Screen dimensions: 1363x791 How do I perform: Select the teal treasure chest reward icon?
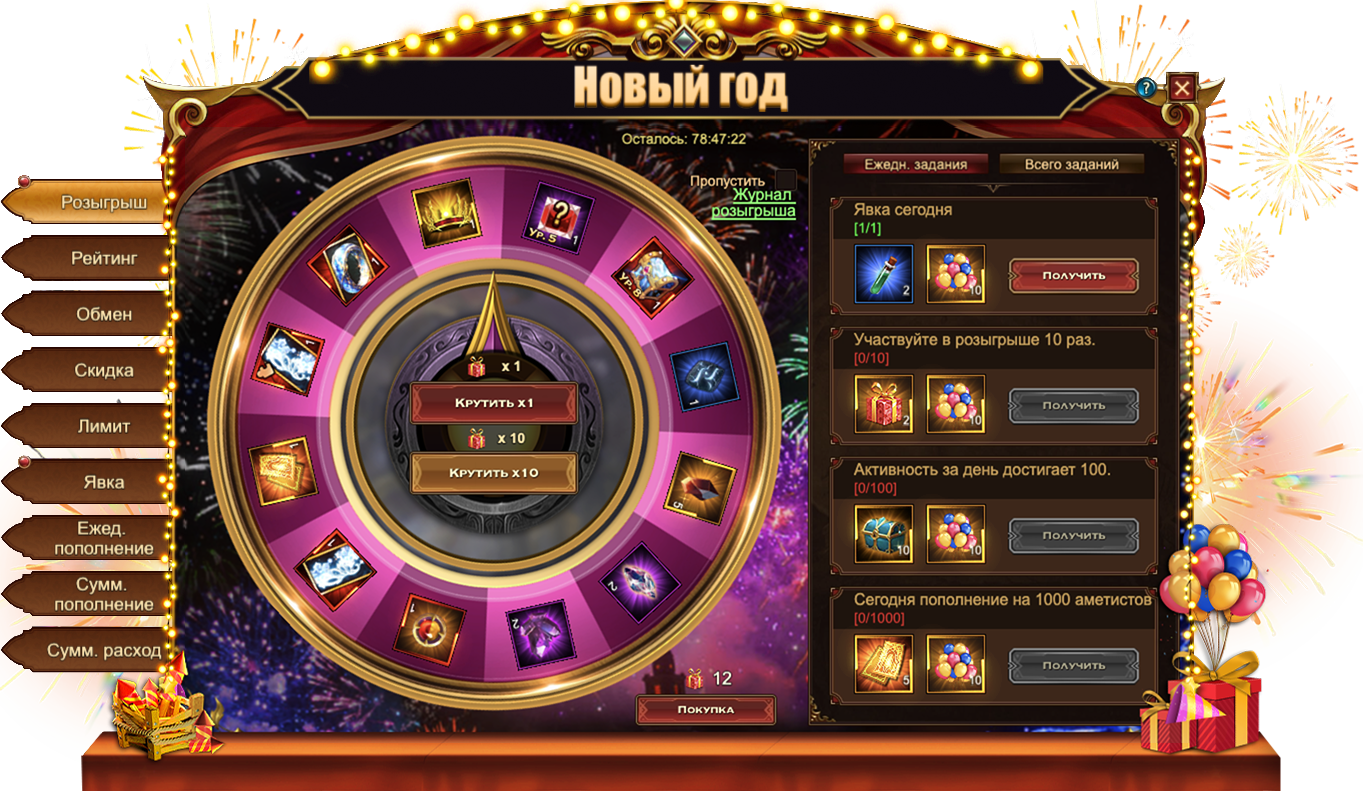[883, 534]
